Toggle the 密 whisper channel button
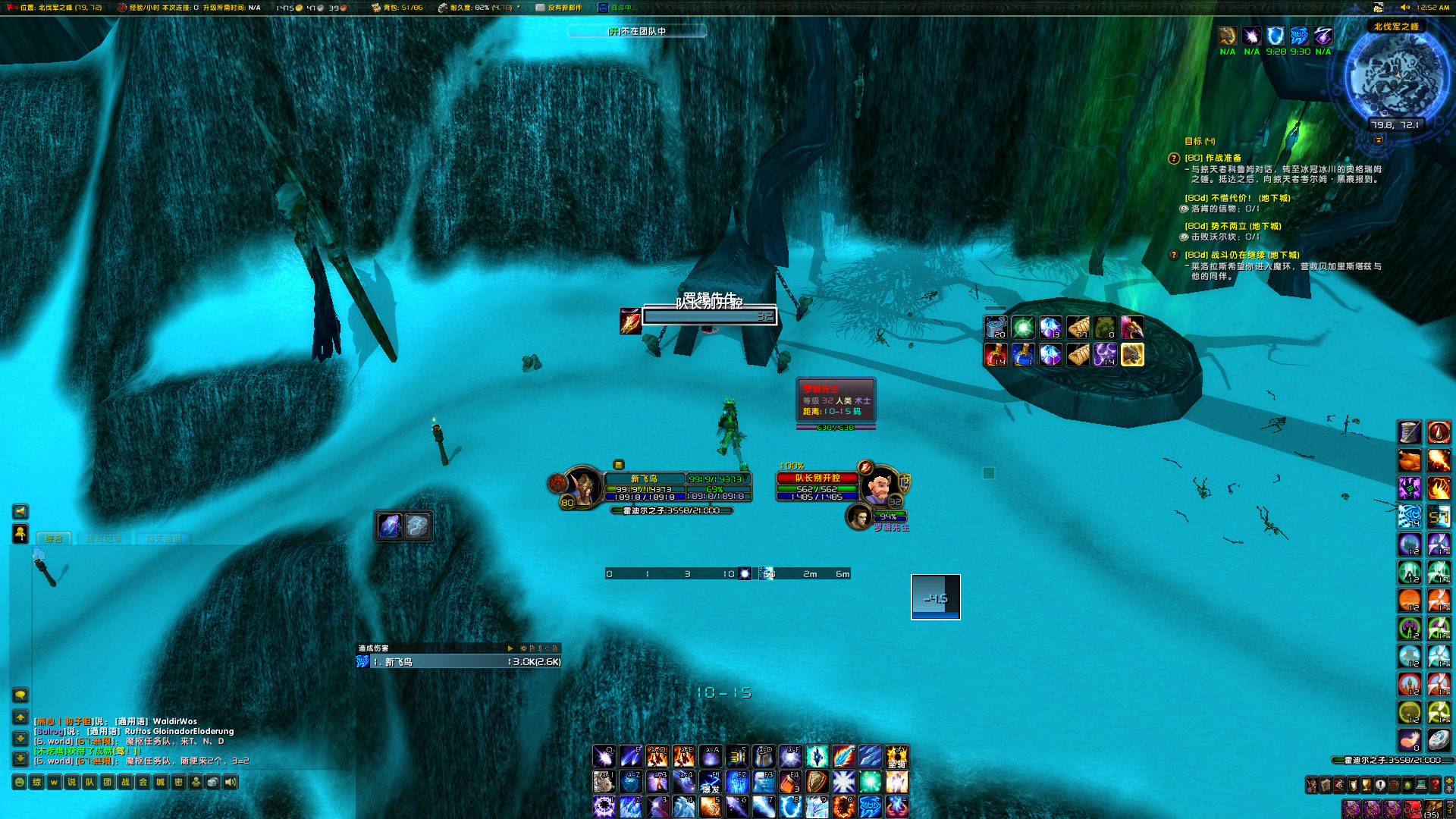 tap(179, 782)
